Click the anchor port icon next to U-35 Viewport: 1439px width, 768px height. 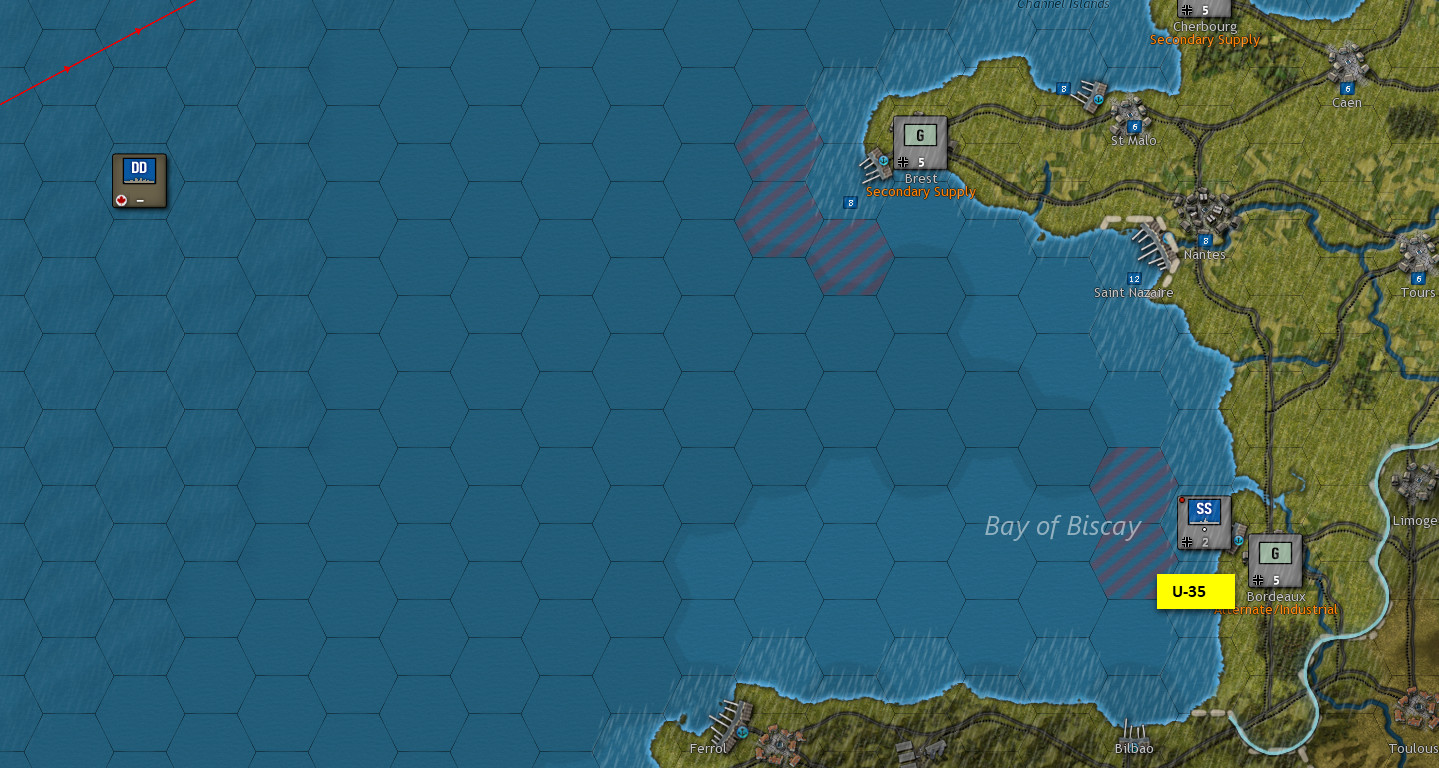tap(1238, 540)
